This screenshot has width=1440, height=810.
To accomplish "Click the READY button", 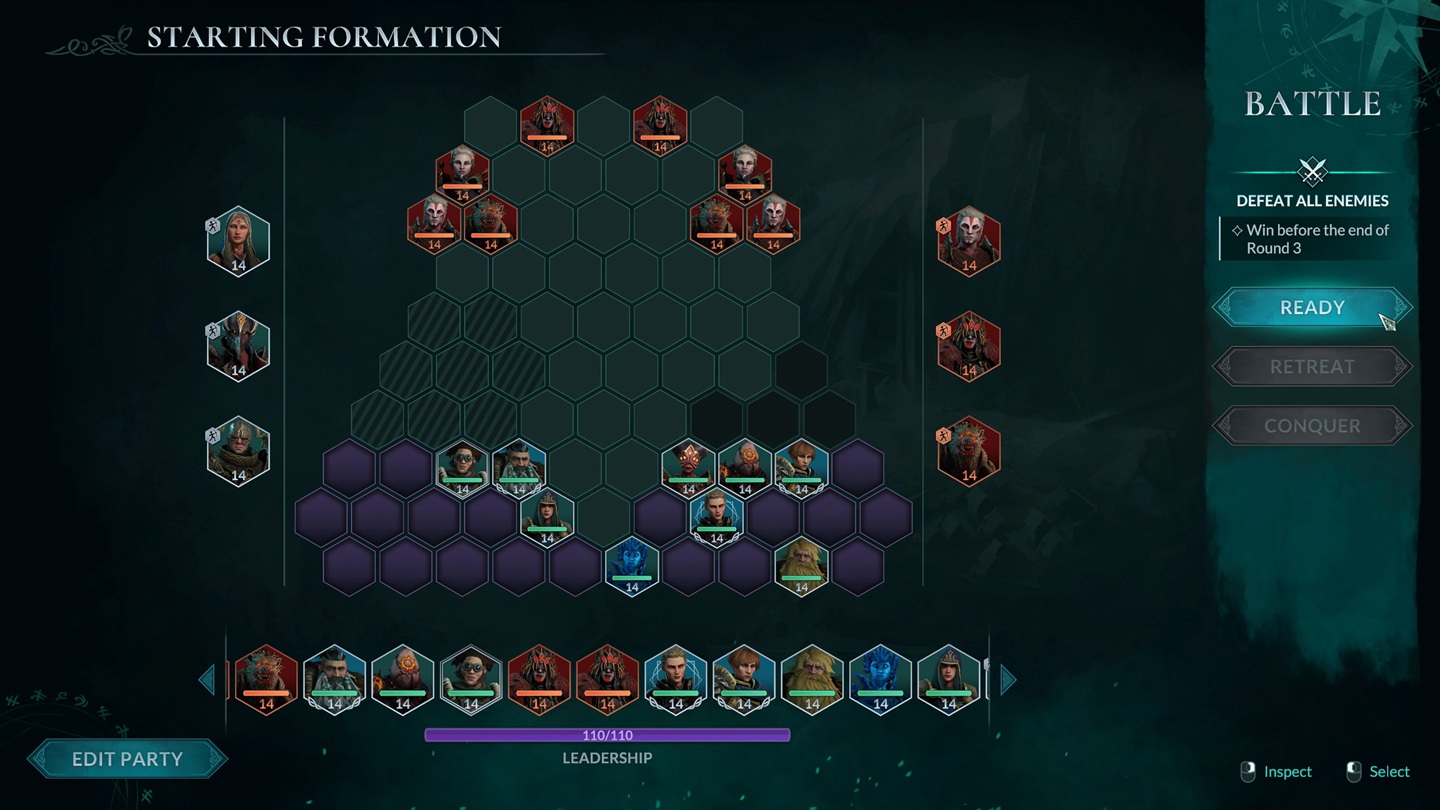I will 1312,308.
